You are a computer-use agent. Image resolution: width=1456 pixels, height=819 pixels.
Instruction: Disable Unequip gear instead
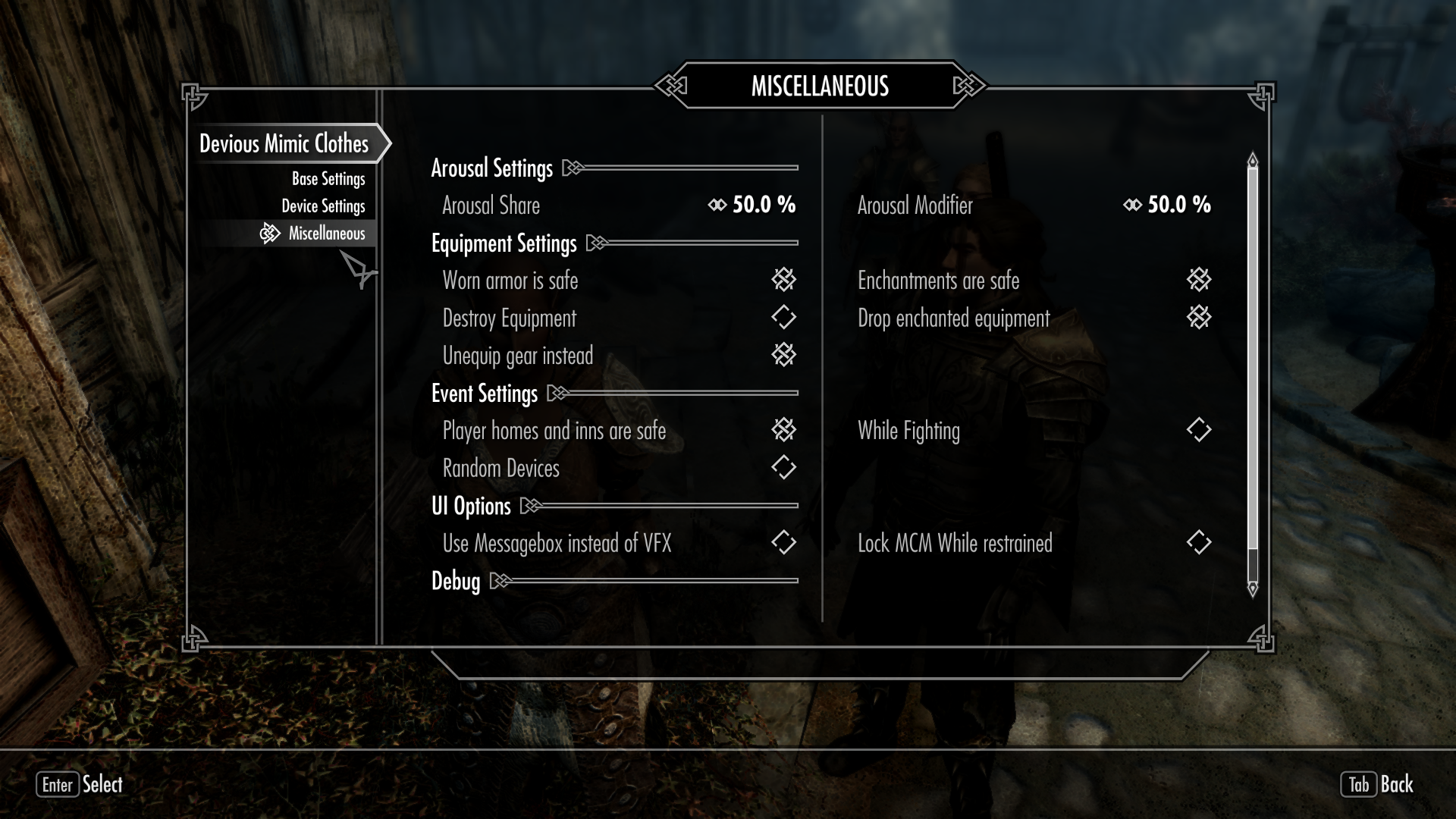tap(785, 354)
